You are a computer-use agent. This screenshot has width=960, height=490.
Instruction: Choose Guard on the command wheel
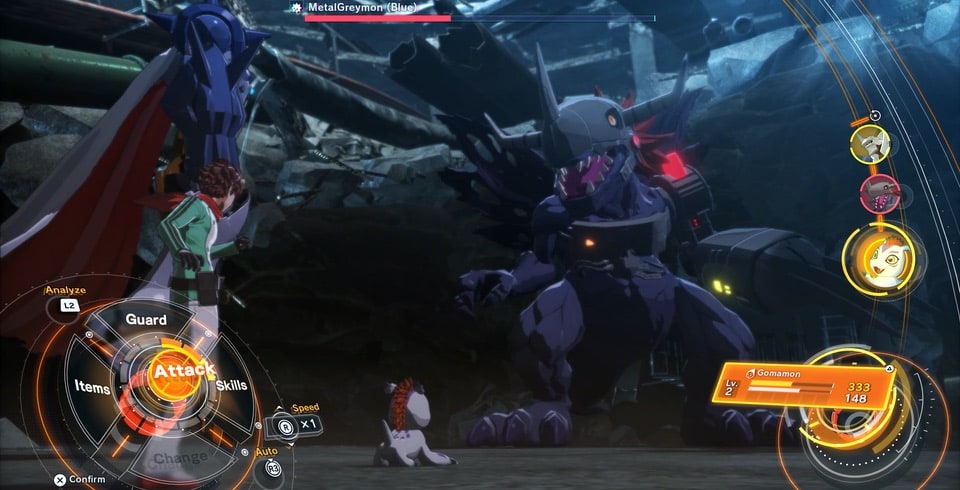[146, 319]
